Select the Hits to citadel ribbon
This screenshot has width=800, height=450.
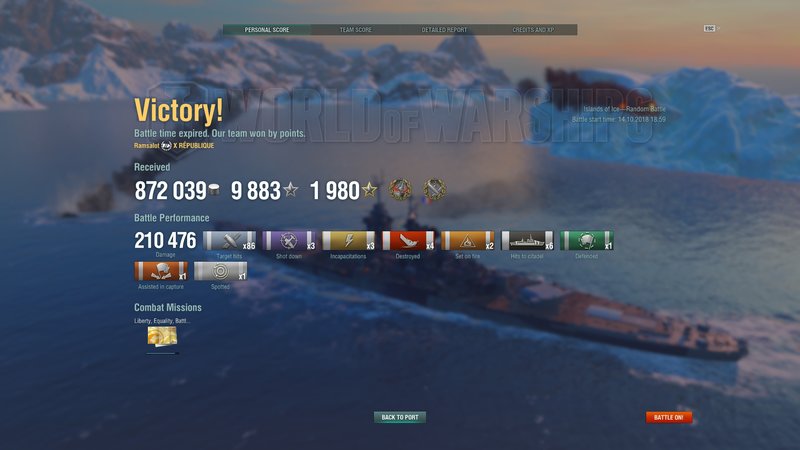(x=527, y=241)
